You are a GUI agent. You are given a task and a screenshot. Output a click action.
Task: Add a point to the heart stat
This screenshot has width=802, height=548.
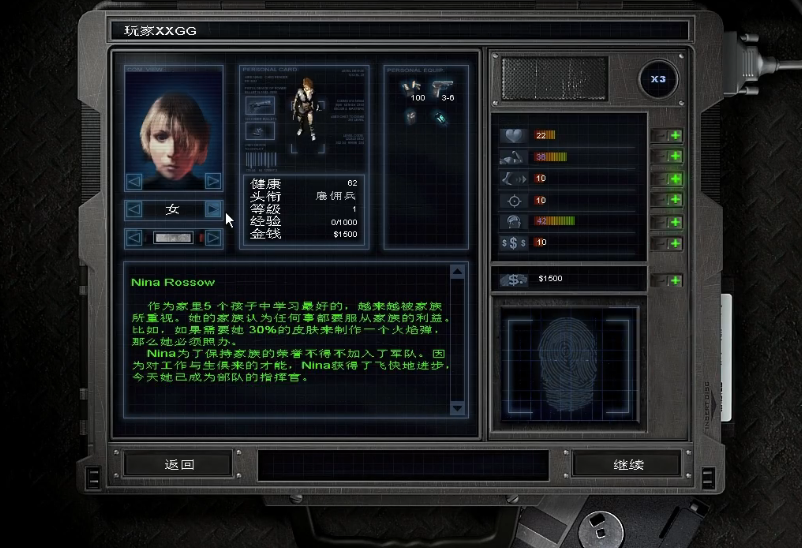(x=675, y=135)
